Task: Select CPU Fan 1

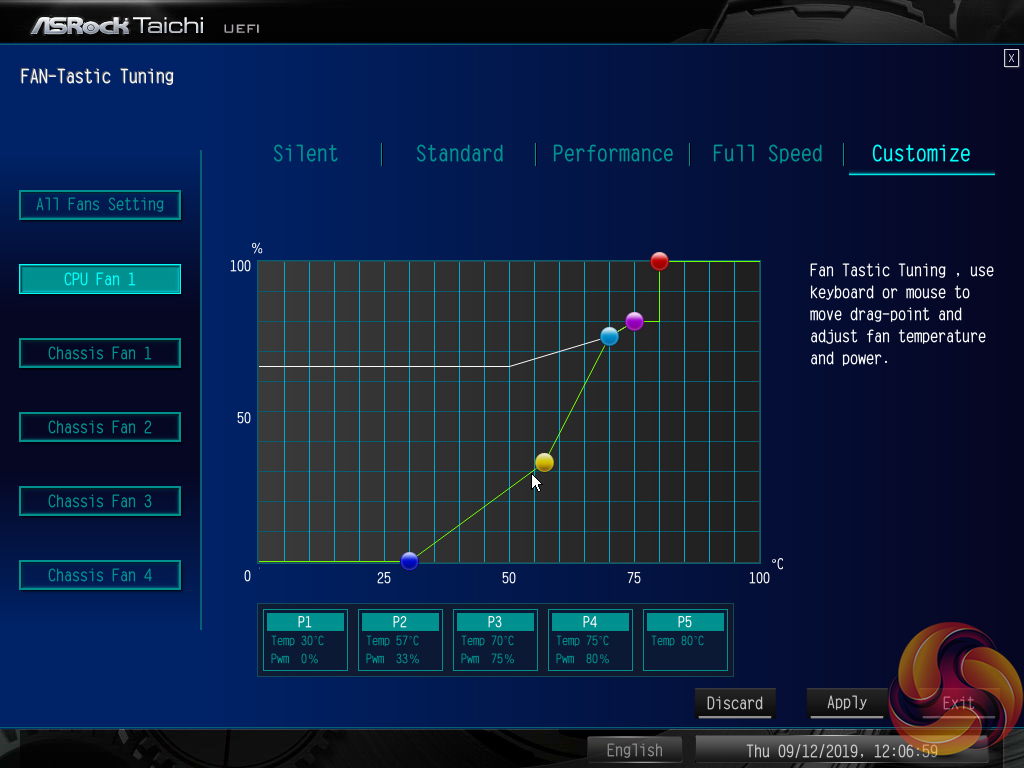Action: (100, 279)
